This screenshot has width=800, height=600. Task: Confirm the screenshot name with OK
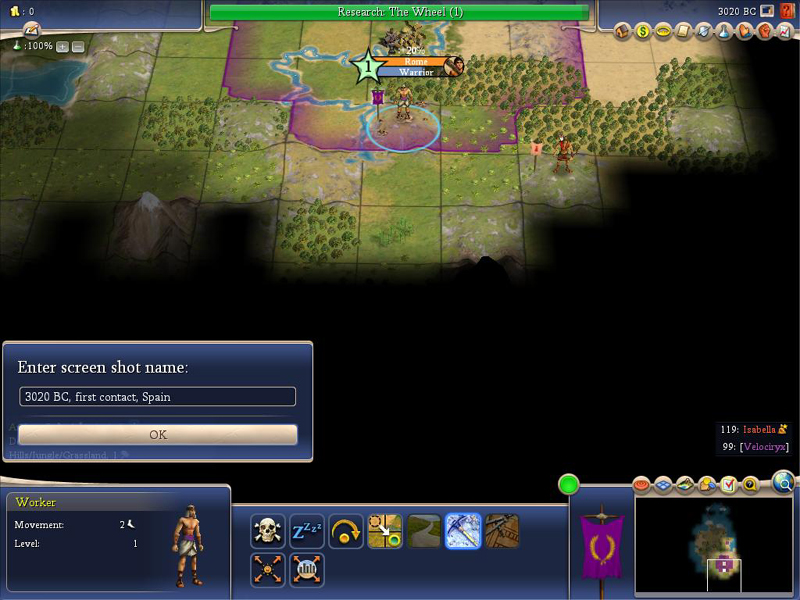click(x=158, y=435)
